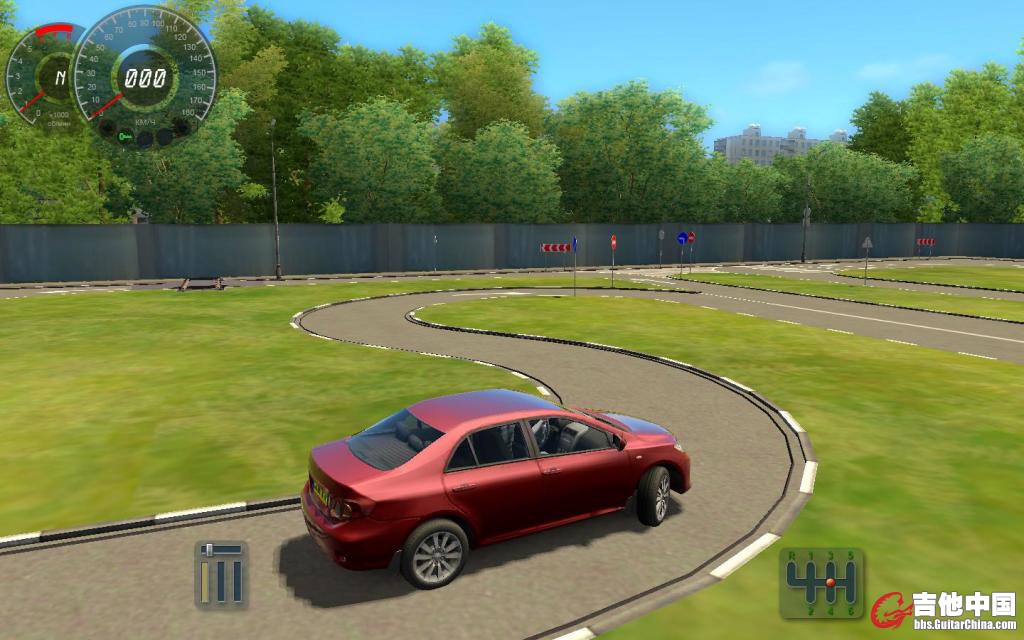This screenshot has width=1024, height=640.
Task: Select the pedals position indicator panel
Action: 221,574
